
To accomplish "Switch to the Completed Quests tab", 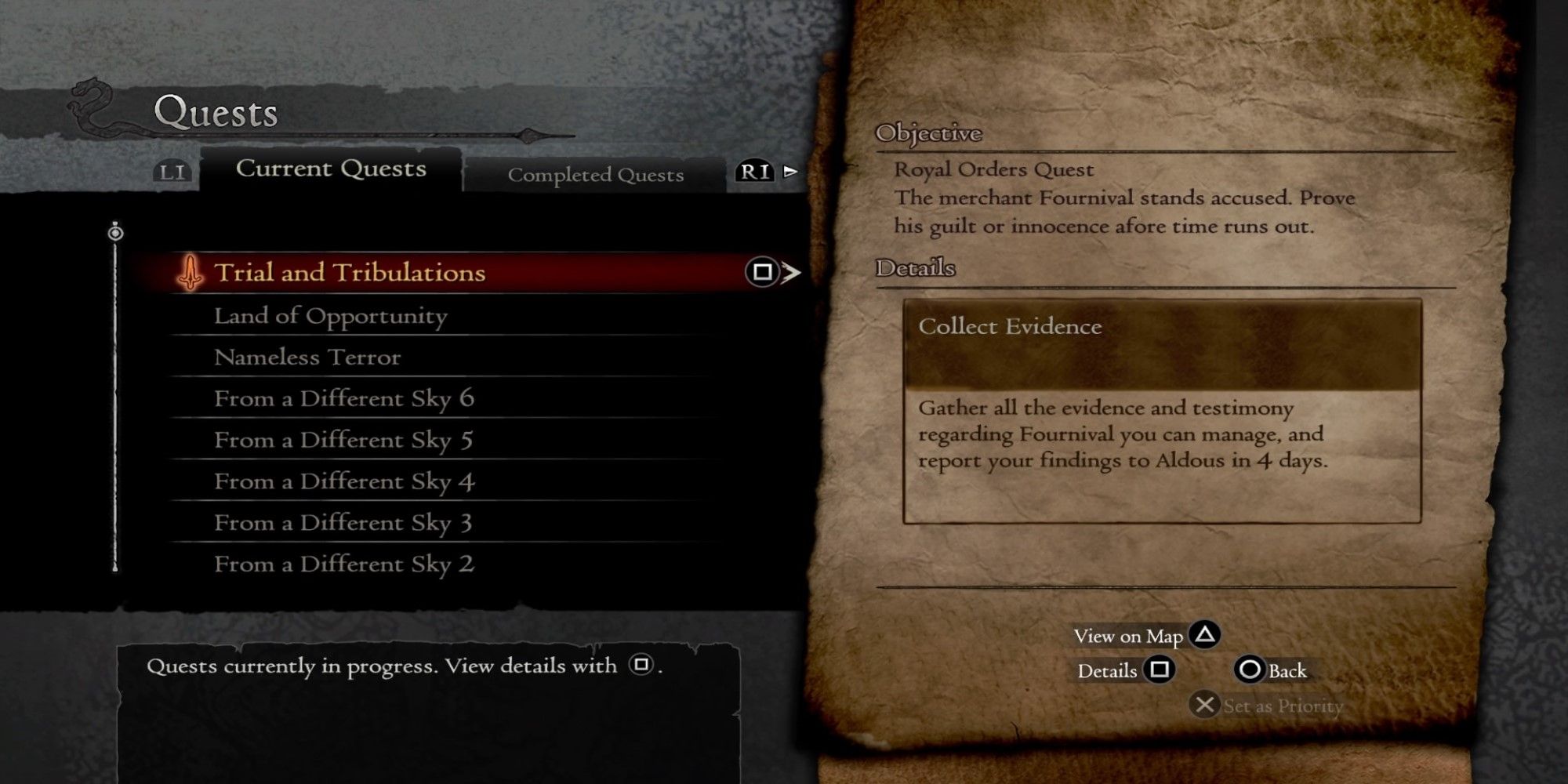I will (595, 175).
